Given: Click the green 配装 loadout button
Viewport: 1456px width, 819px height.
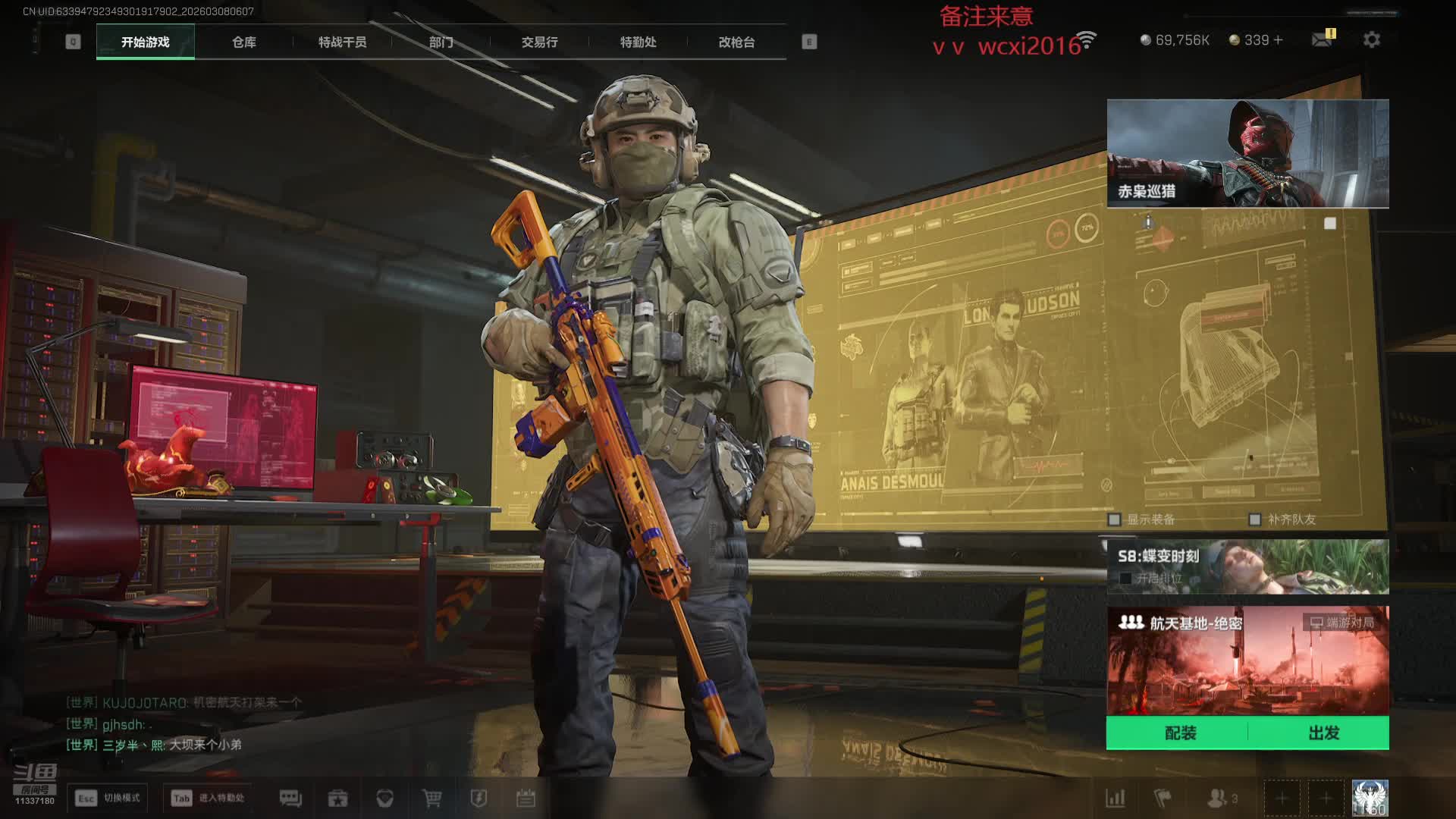Looking at the screenshot, I should point(1179,733).
